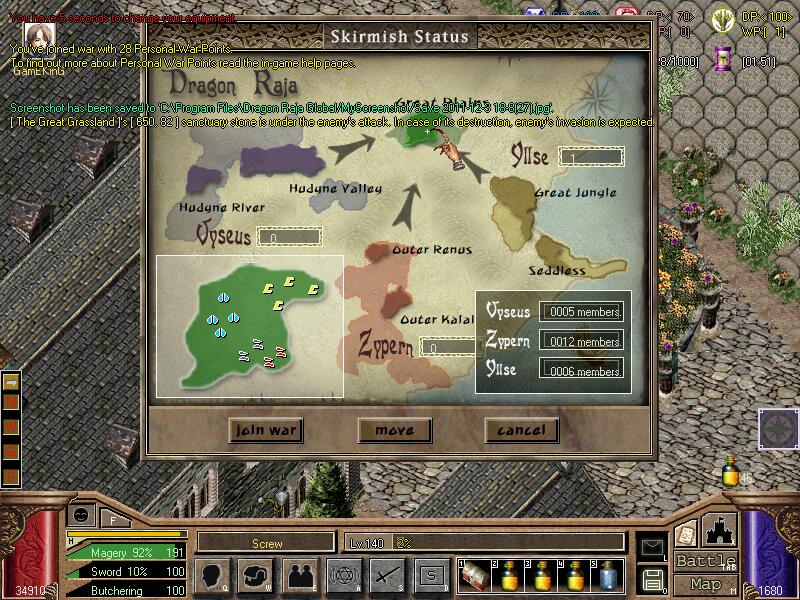Click the compass icon on the right edge
800x600 pixels.
(777, 428)
